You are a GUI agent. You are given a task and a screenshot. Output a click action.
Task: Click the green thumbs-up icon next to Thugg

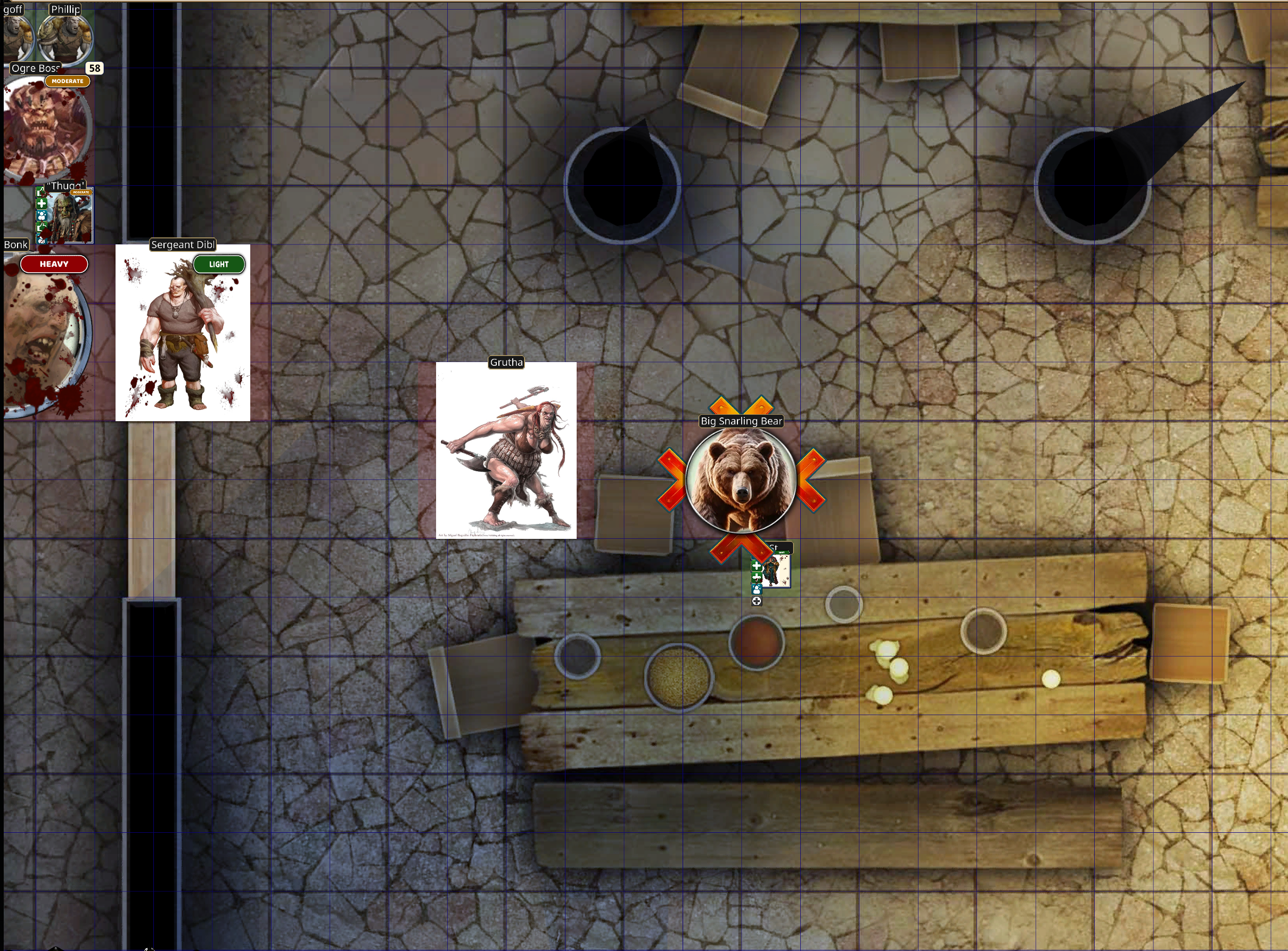point(42,193)
